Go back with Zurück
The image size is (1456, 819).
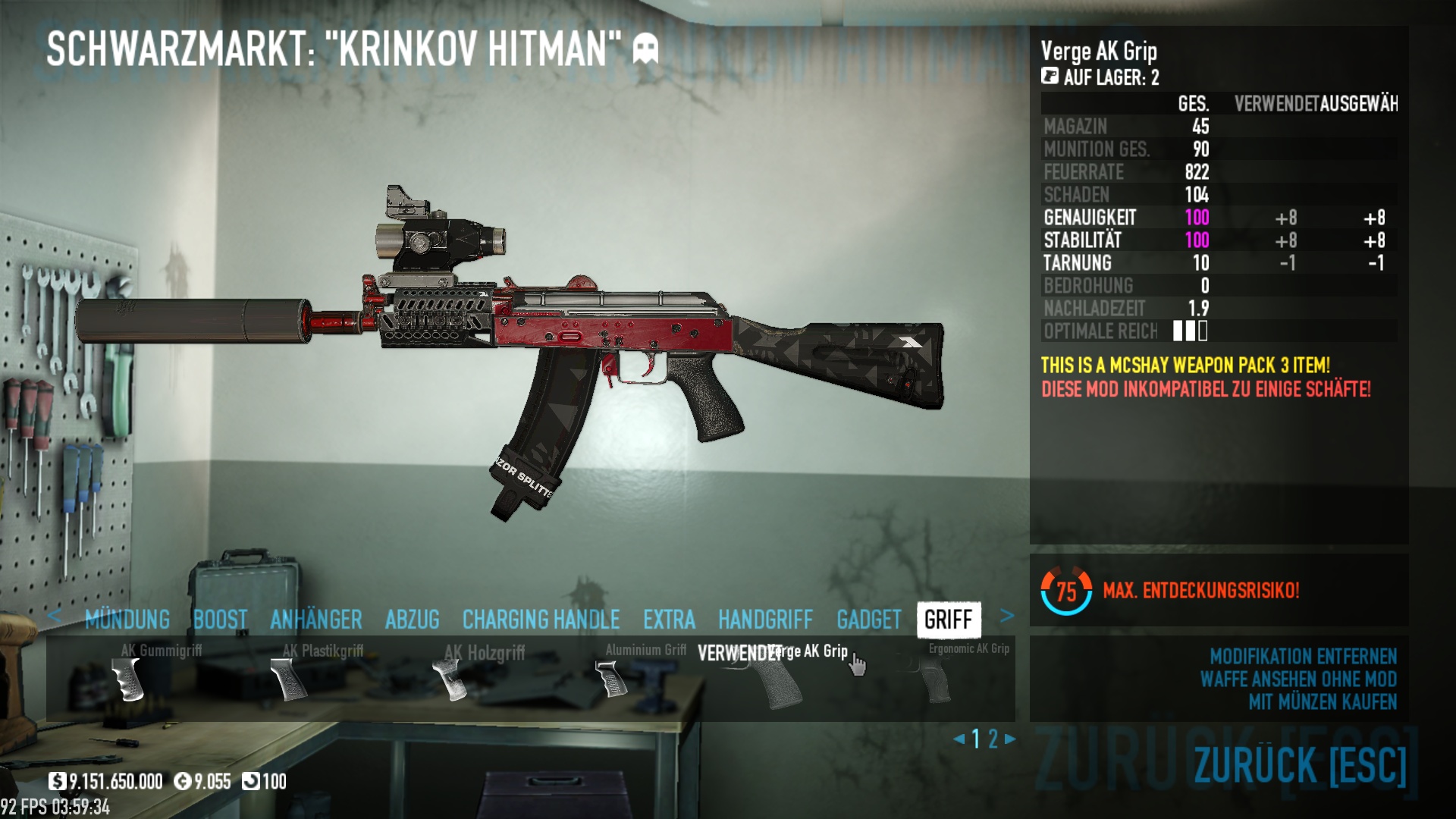1300,764
